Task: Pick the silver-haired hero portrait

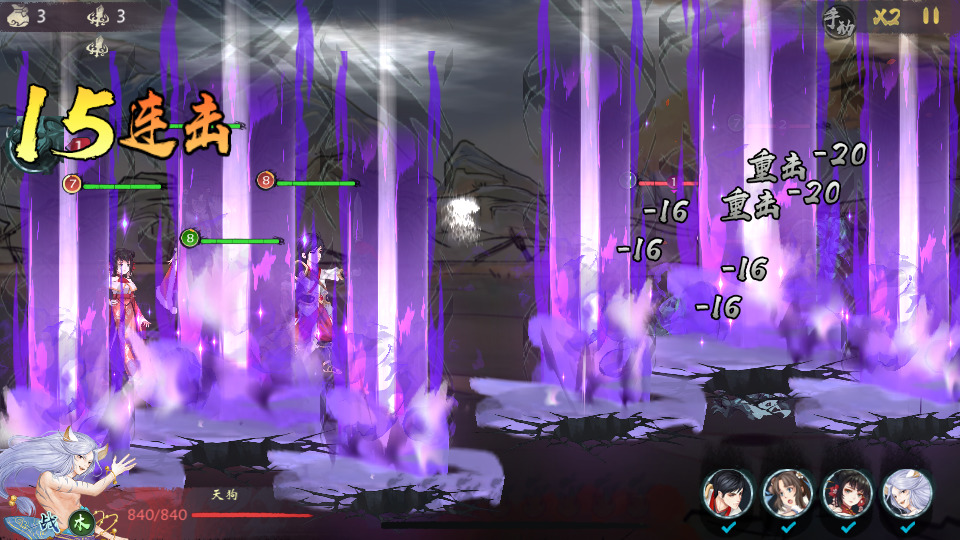Action: (x=907, y=492)
